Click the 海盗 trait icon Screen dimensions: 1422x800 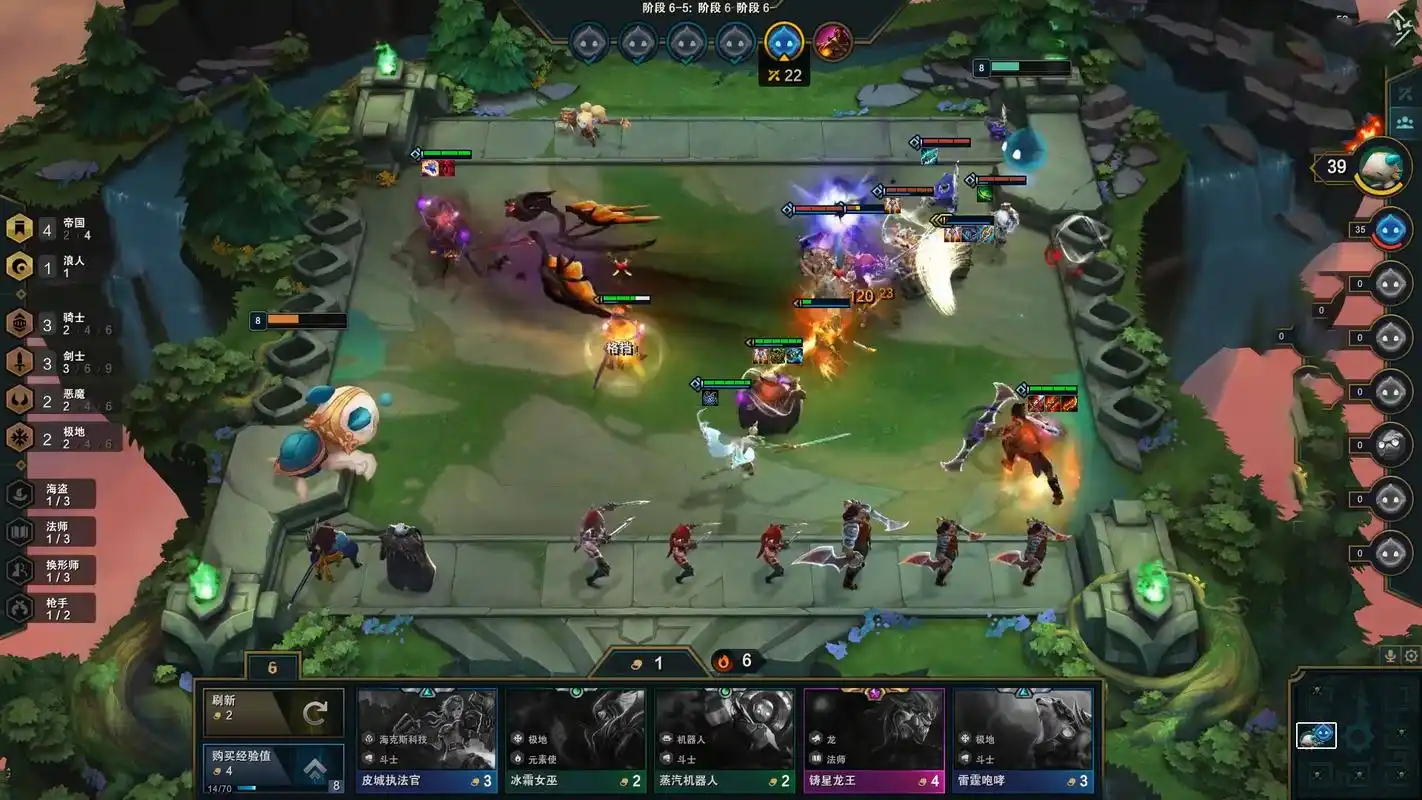[18, 494]
